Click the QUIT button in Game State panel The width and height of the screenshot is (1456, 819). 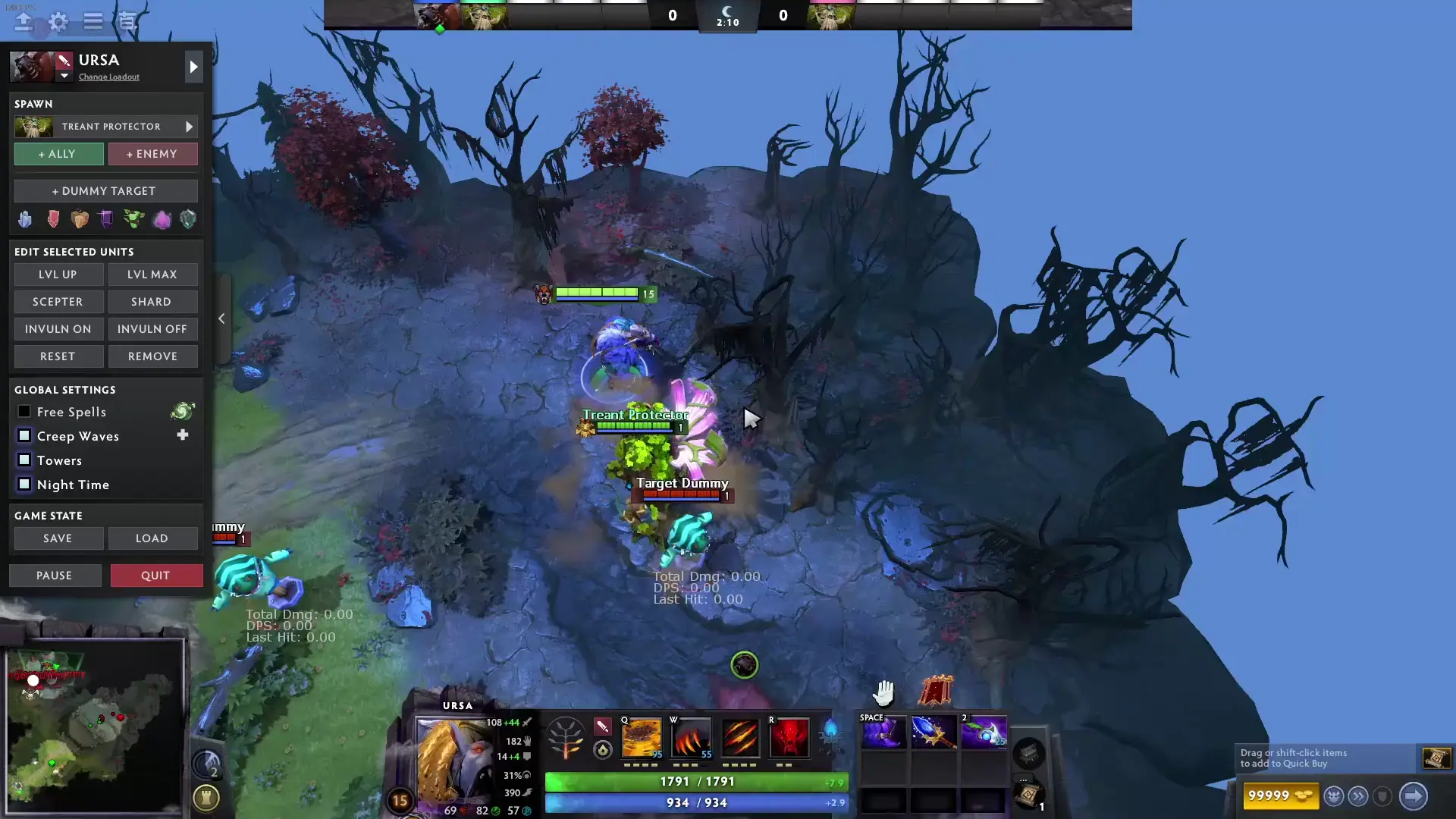tap(156, 575)
